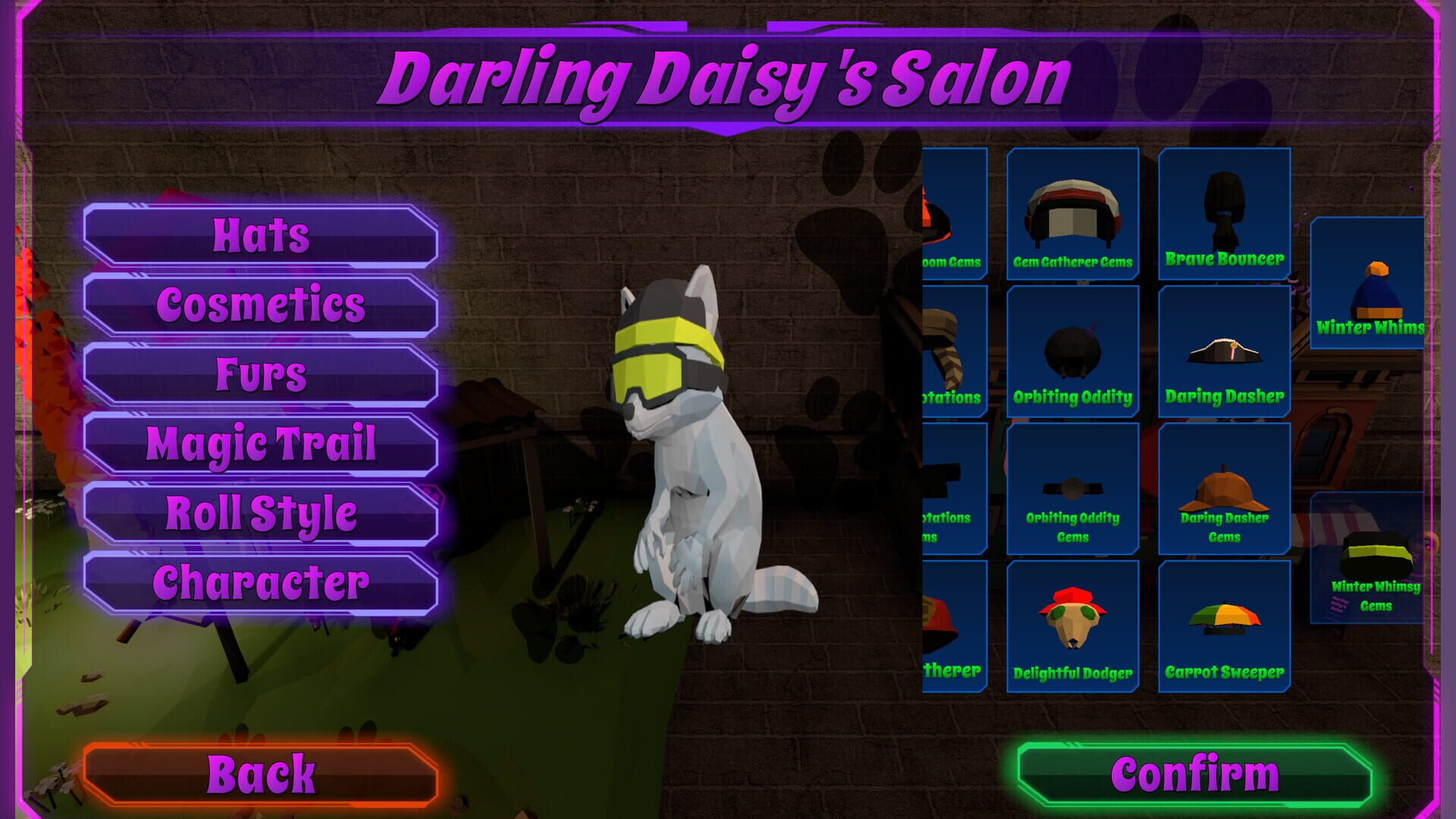Open the Character customization menu
Screen dimensions: 1456x819
pyautogui.click(x=262, y=584)
